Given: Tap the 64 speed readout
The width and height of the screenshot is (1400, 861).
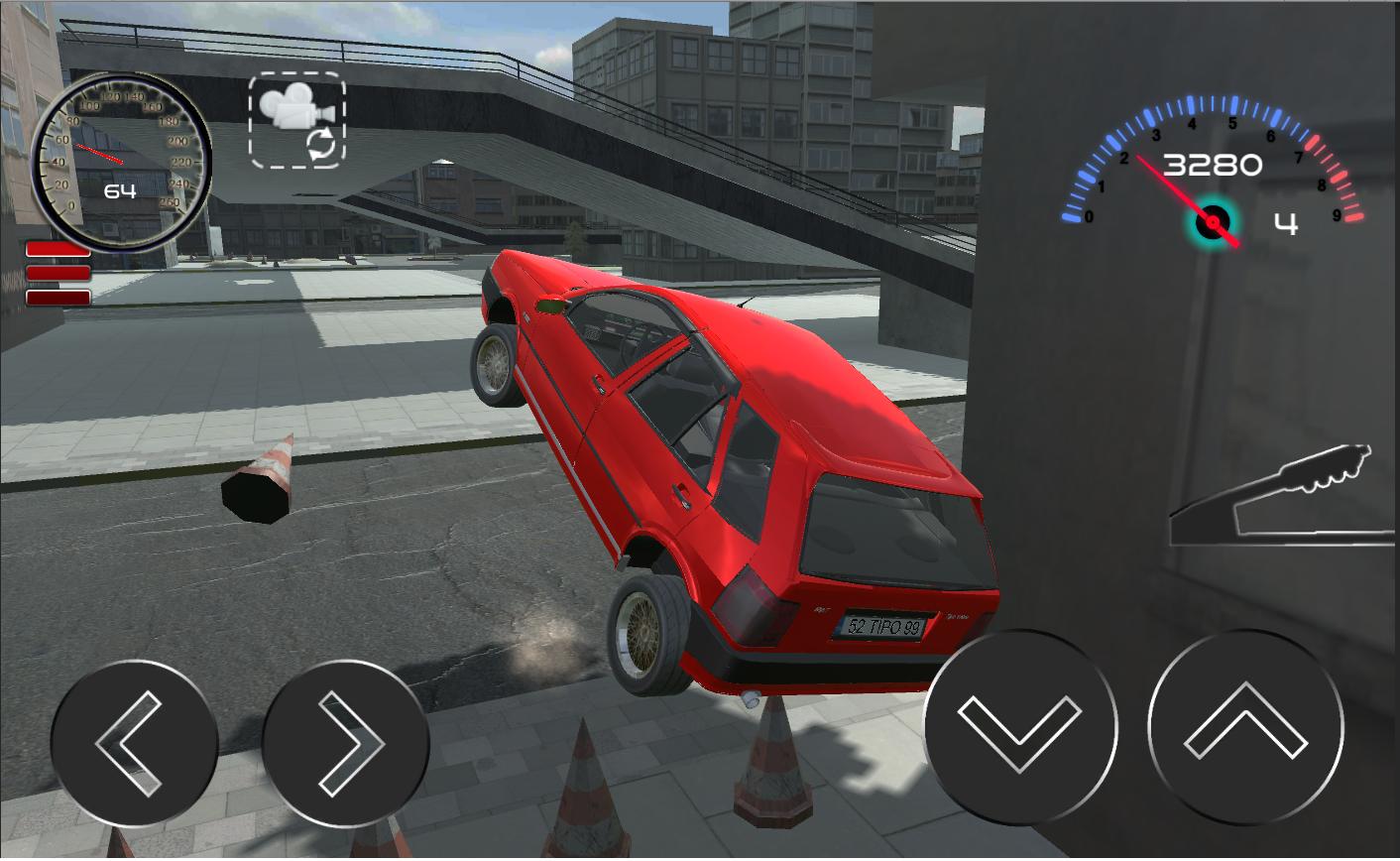Looking at the screenshot, I should point(119,189).
